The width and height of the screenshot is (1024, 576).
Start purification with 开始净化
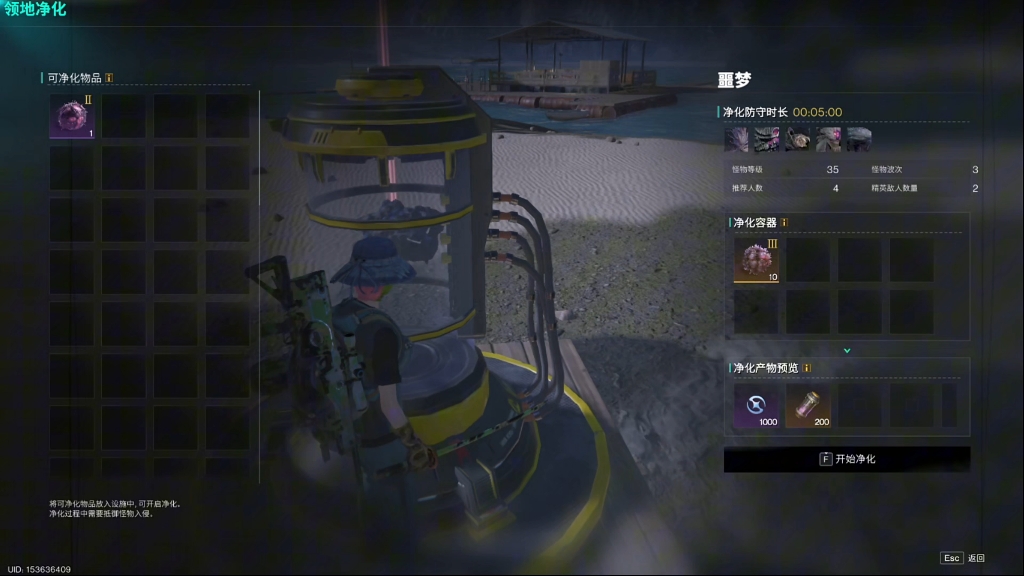[x=847, y=459]
